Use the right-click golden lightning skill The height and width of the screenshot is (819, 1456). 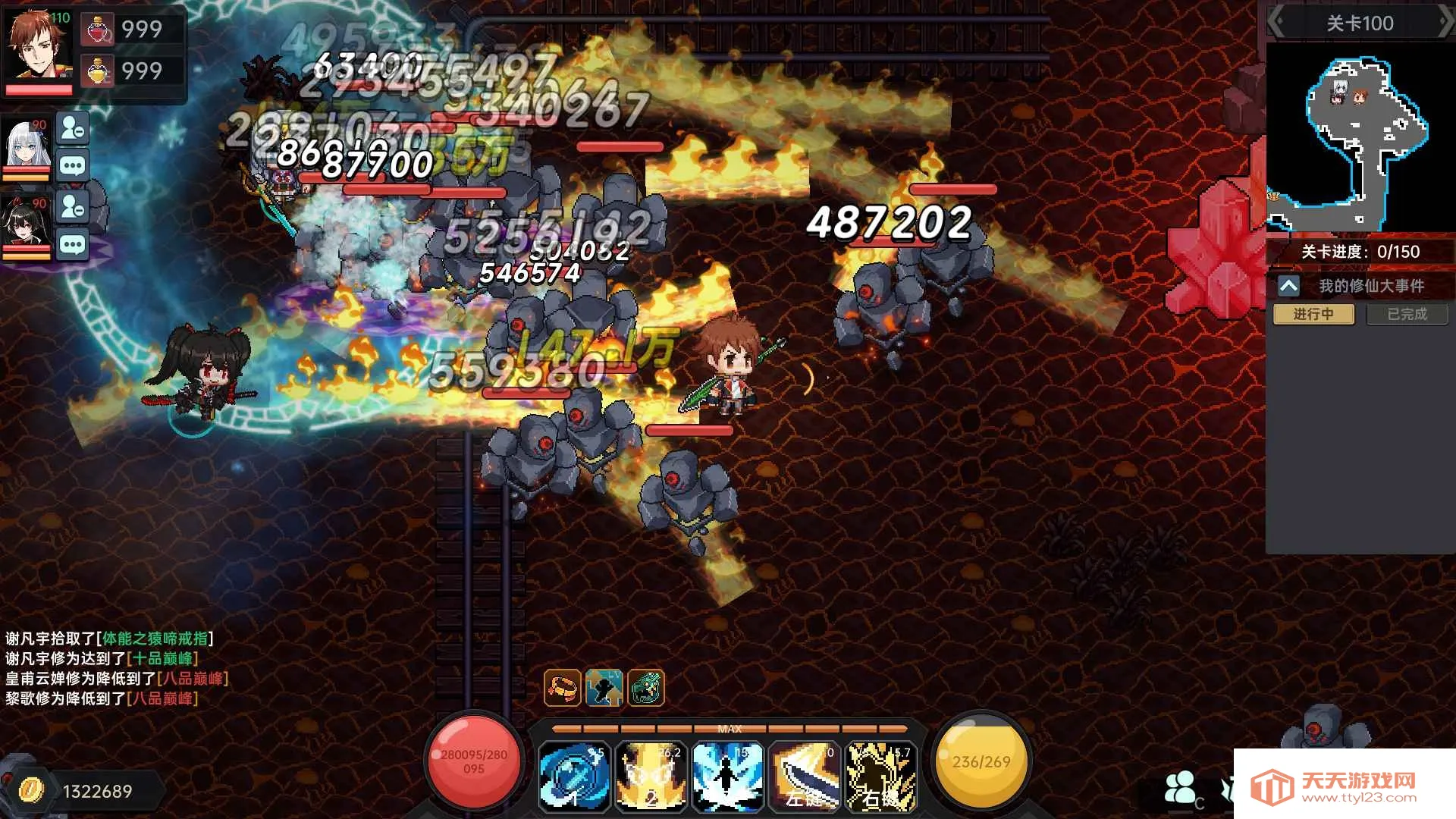pos(880,776)
